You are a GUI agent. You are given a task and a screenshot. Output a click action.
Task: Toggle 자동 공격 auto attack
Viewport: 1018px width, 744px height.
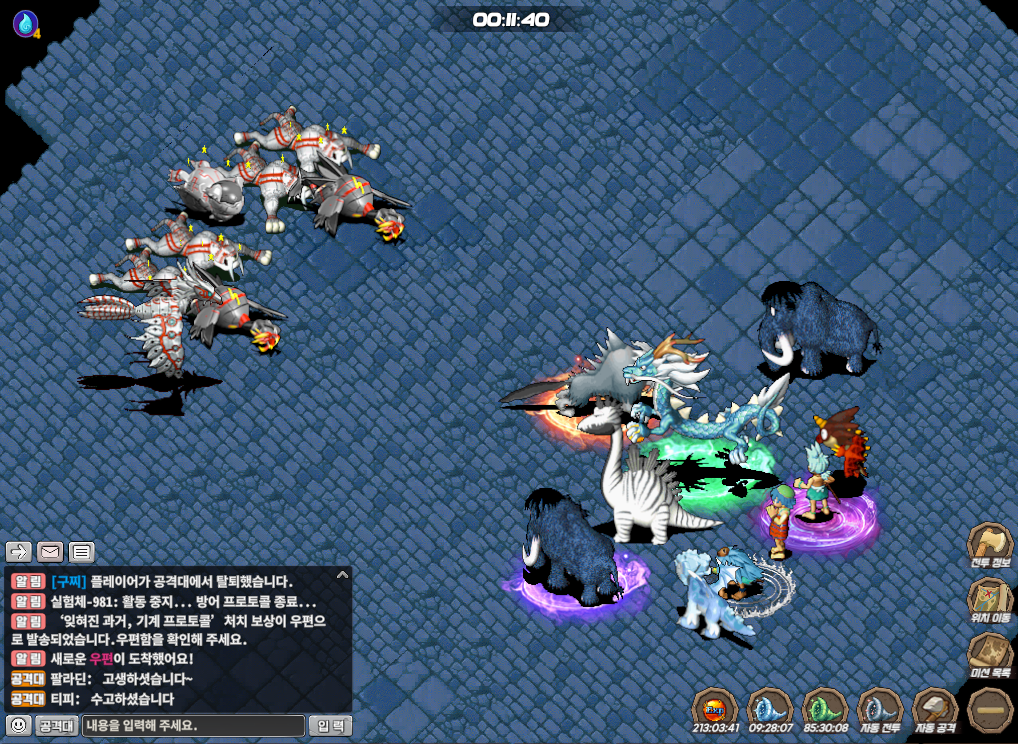[x=936, y=708]
